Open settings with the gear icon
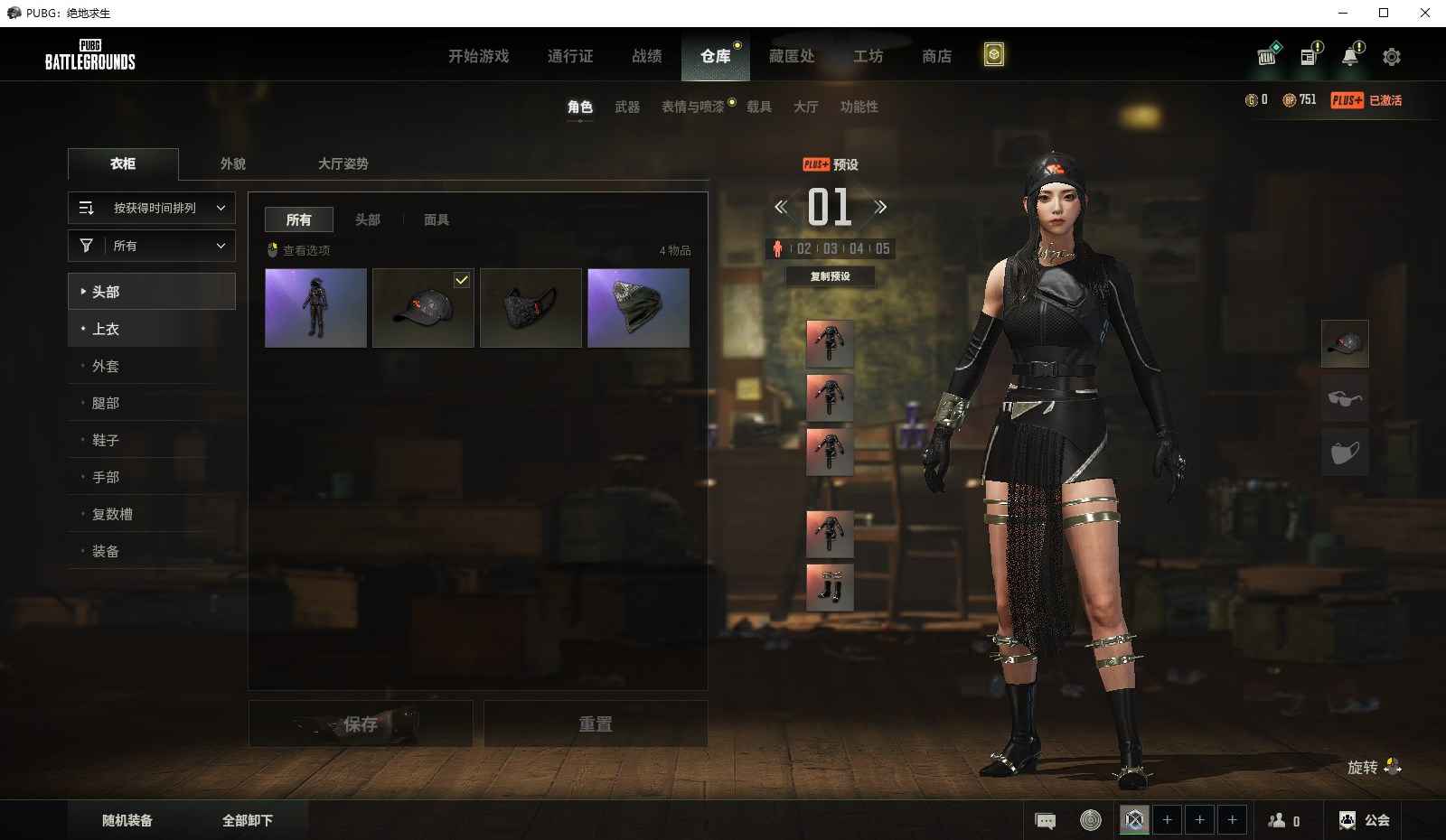The height and width of the screenshot is (840, 1446). coord(1392,57)
